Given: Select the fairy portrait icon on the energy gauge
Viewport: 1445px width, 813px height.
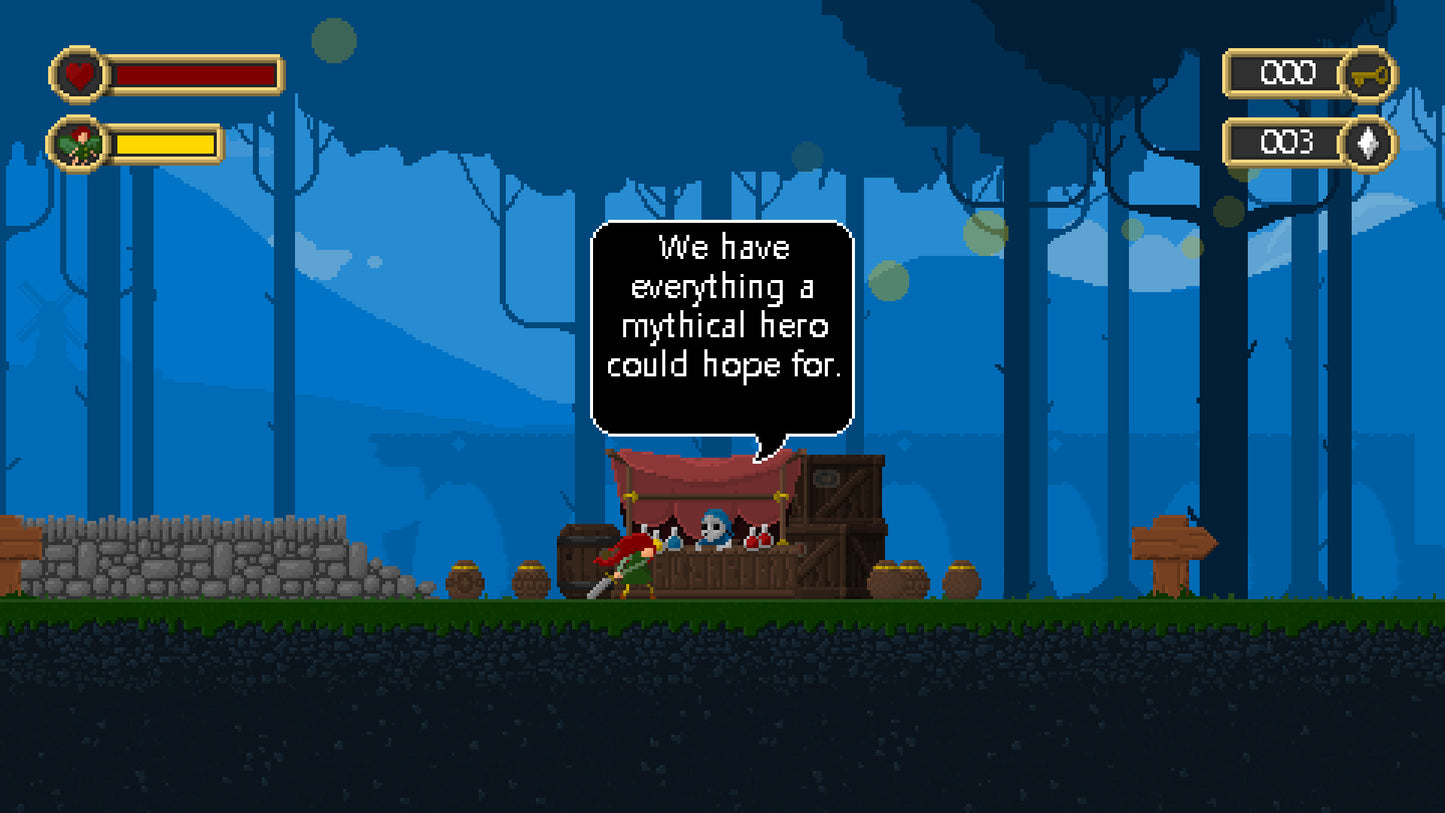Looking at the screenshot, I should pyautogui.click(x=76, y=143).
